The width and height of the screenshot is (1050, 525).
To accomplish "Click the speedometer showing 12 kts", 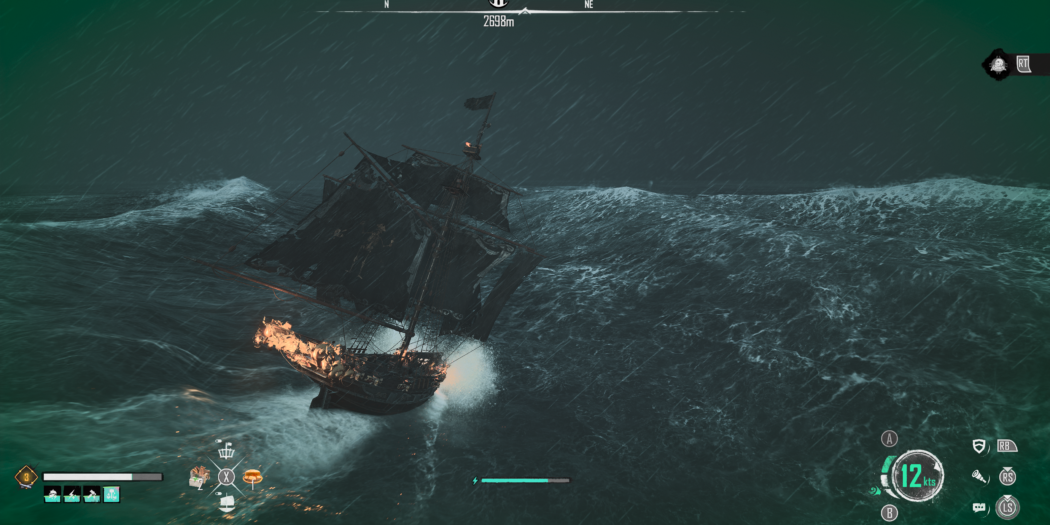I will (x=914, y=476).
